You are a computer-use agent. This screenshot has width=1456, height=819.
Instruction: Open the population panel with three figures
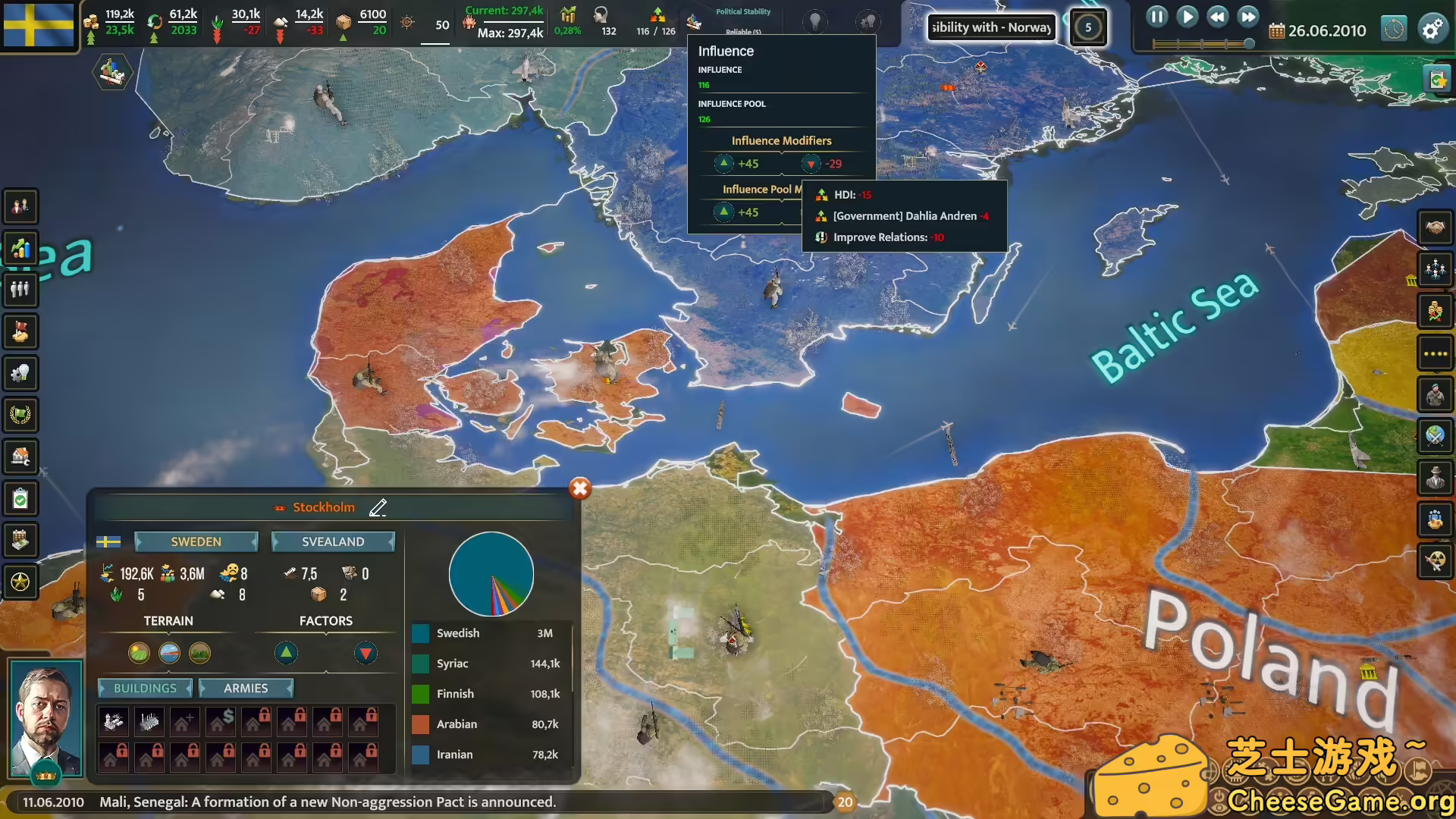pyautogui.click(x=20, y=290)
